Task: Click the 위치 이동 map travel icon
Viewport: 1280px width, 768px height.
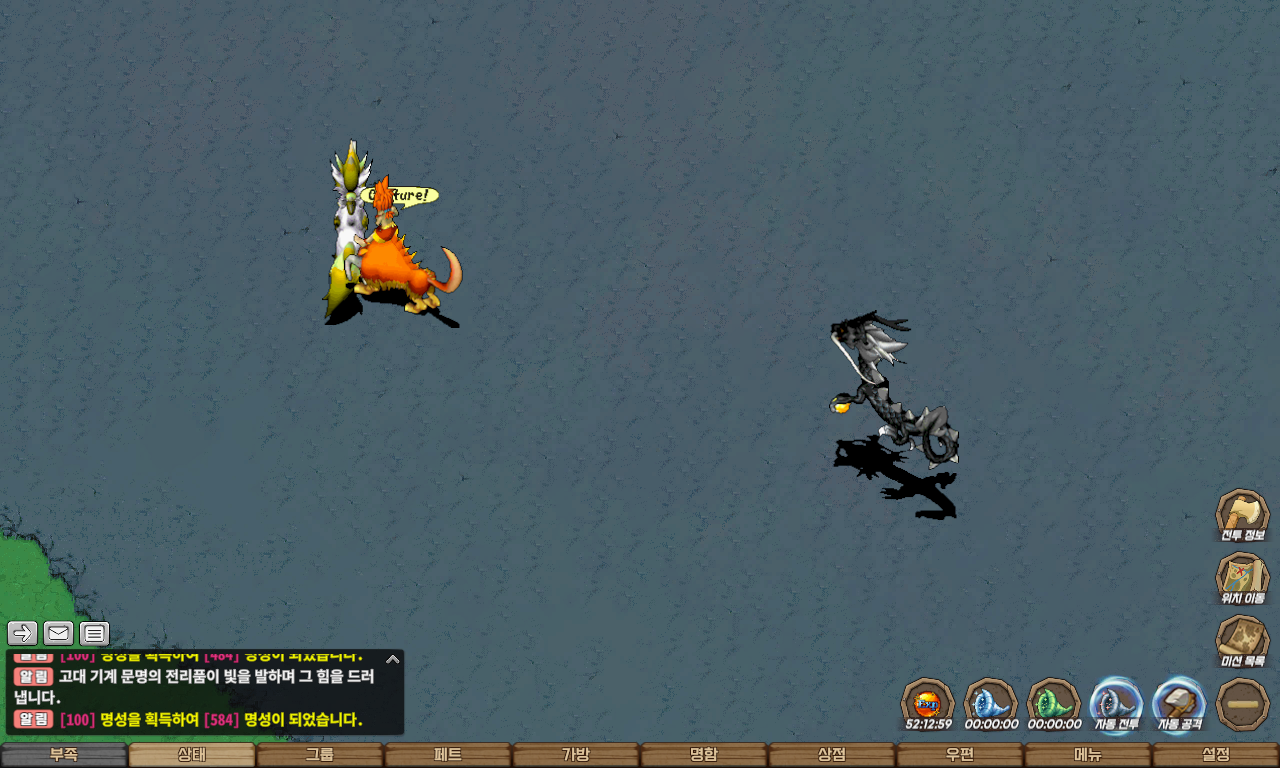Action: (x=1242, y=578)
